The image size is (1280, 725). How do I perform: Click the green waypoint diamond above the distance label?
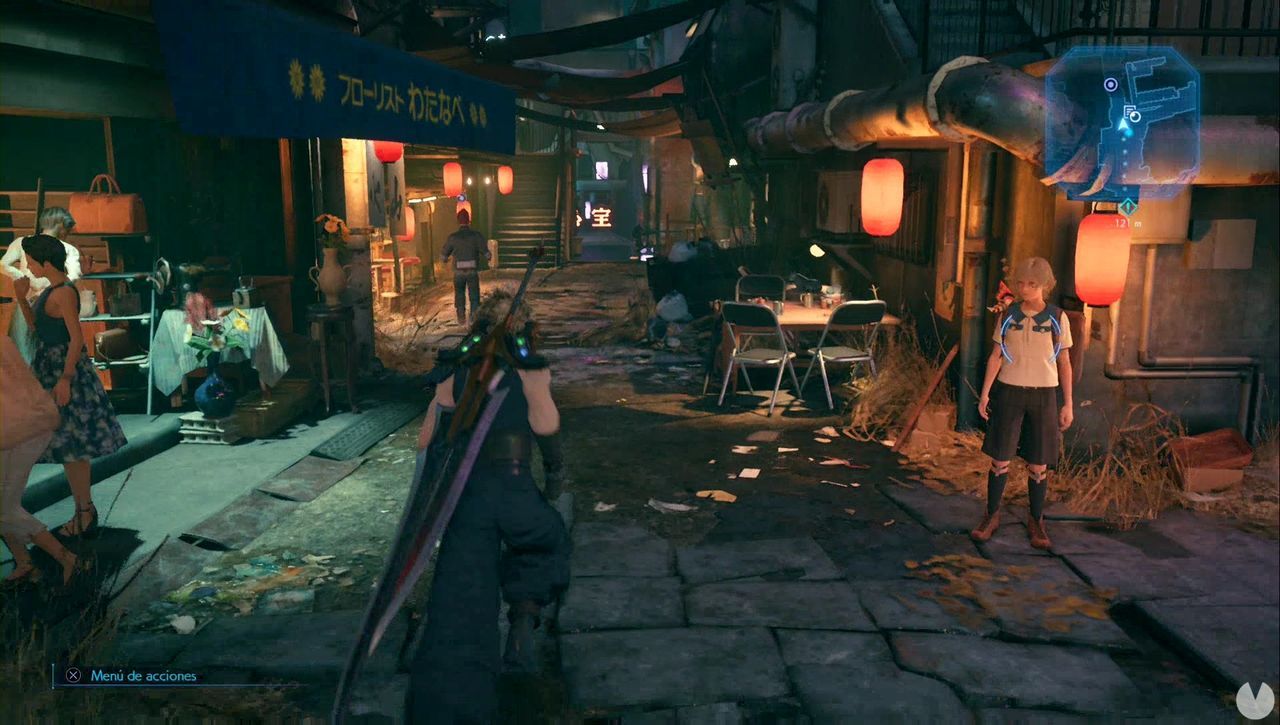1128,205
